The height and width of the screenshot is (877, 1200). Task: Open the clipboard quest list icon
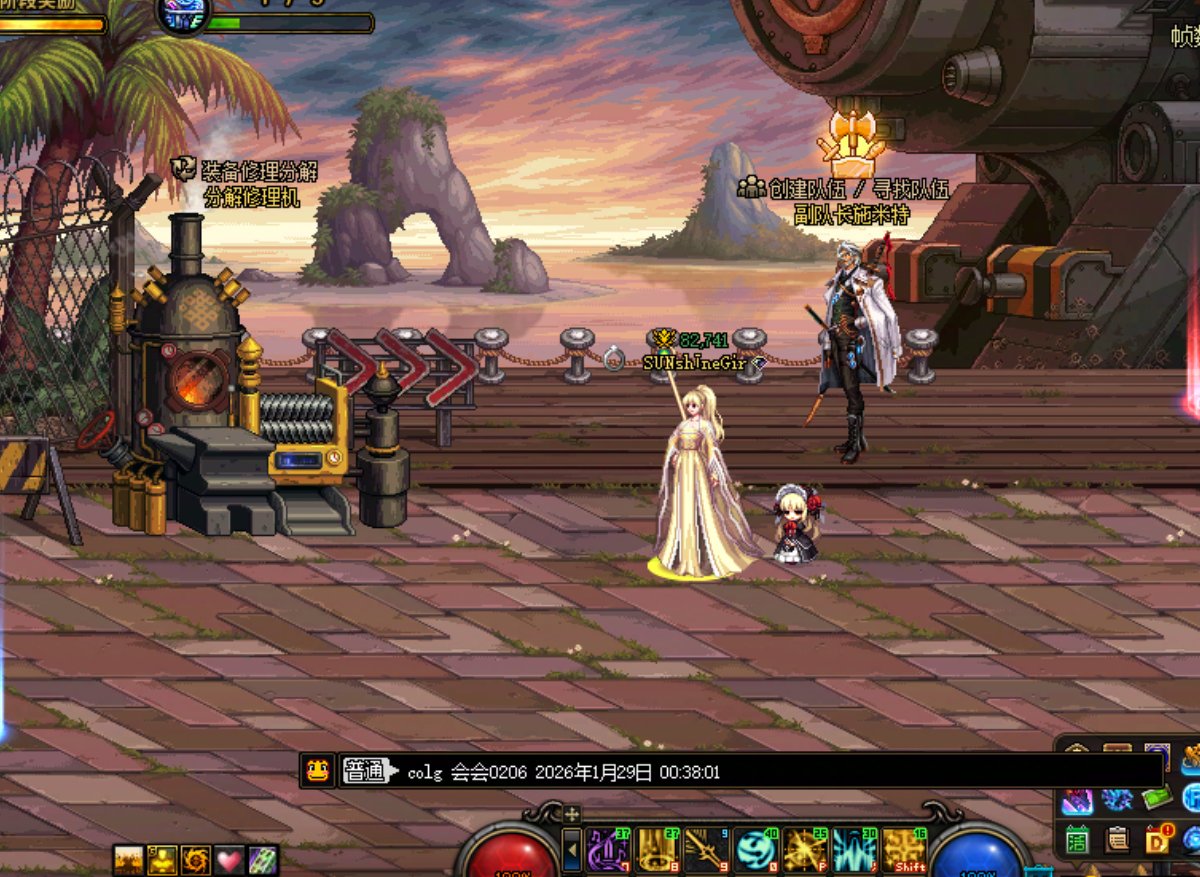(1118, 839)
